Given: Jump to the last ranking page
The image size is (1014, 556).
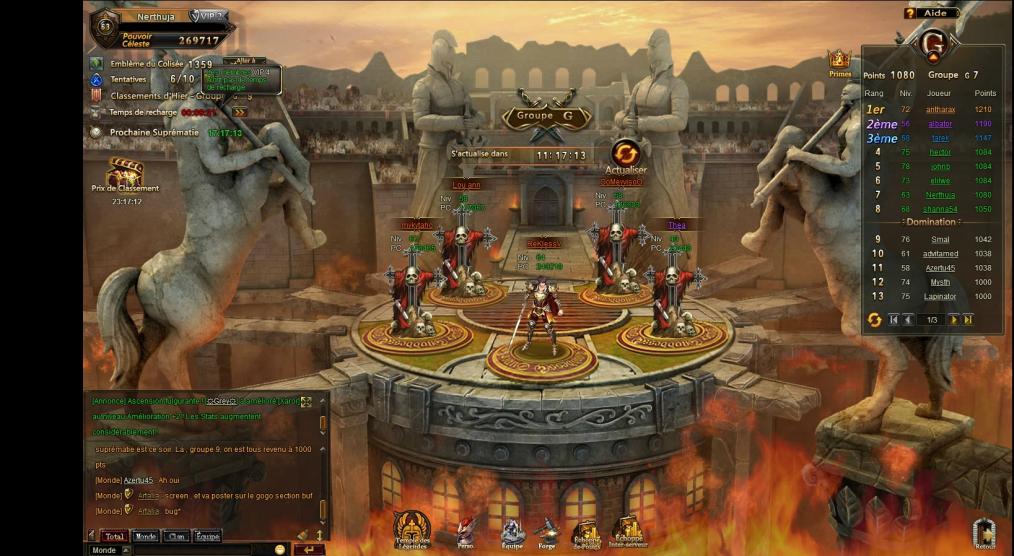Looking at the screenshot, I should pos(967,319).
